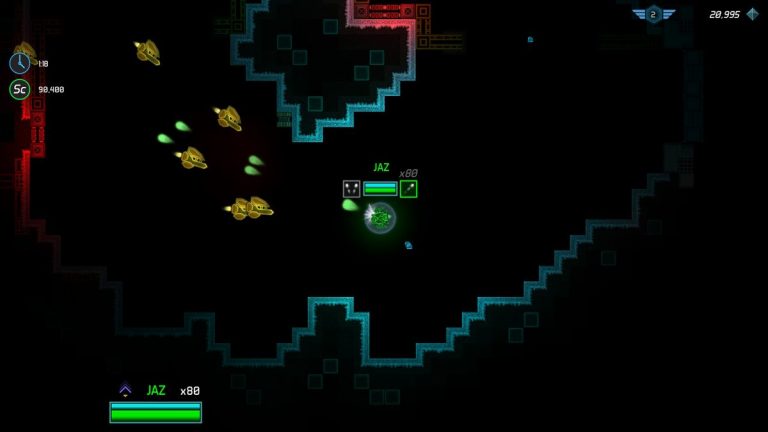This screenshot has width=768, height=432.
Task: Select the twin-shot weapon icon beside JAZ
Action: tap(351, 188)
